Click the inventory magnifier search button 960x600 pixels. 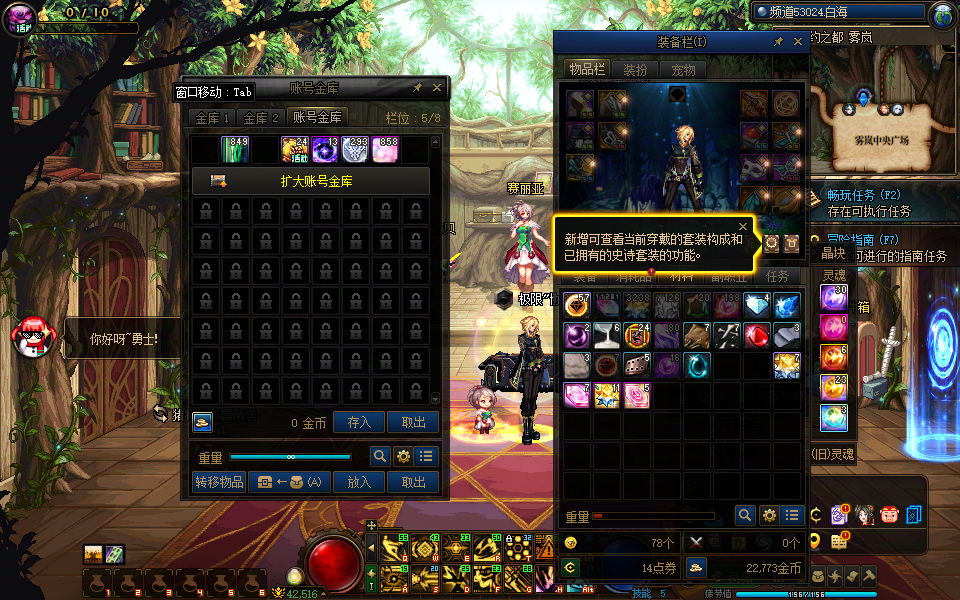tap(744, 515)
